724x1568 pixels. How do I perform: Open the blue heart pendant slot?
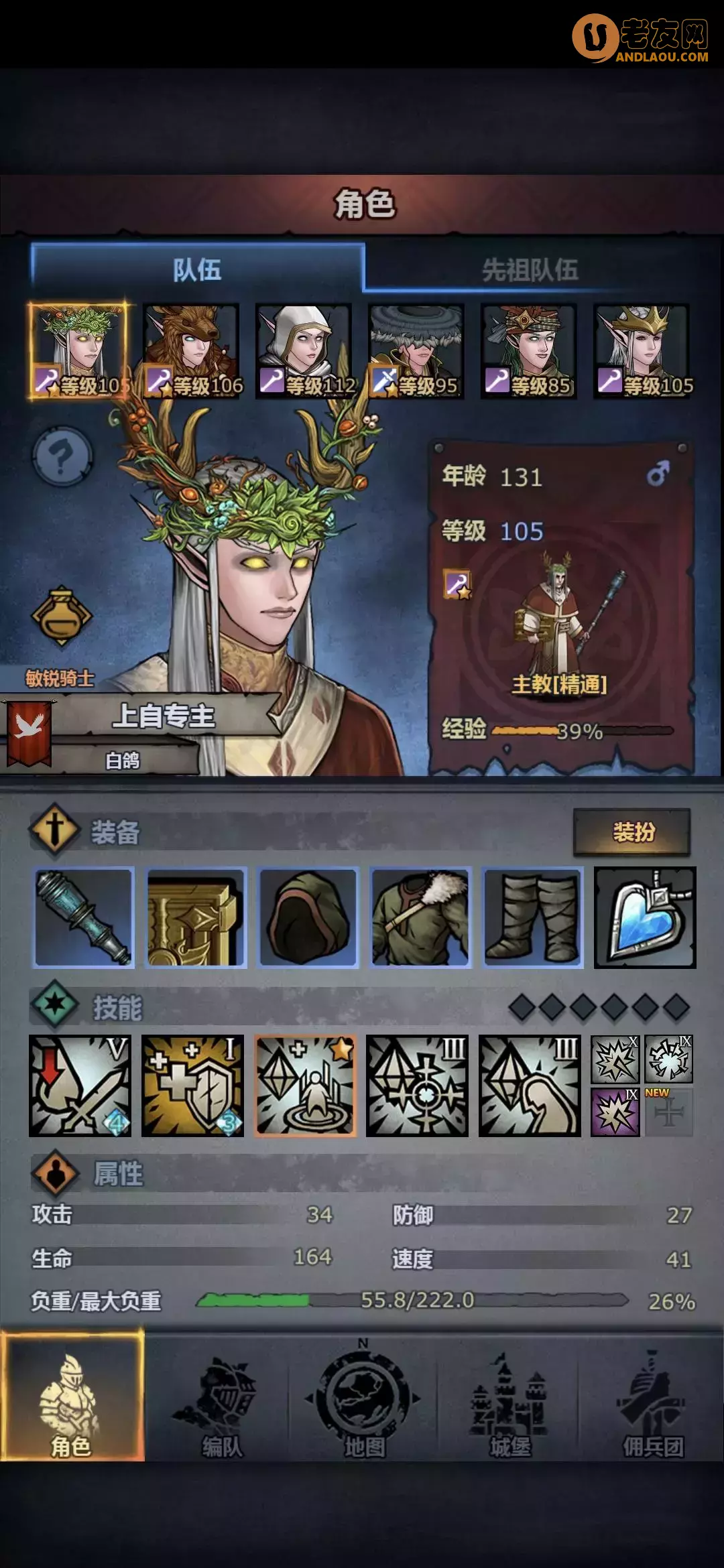pyautogui.click(x=645, y=917)
